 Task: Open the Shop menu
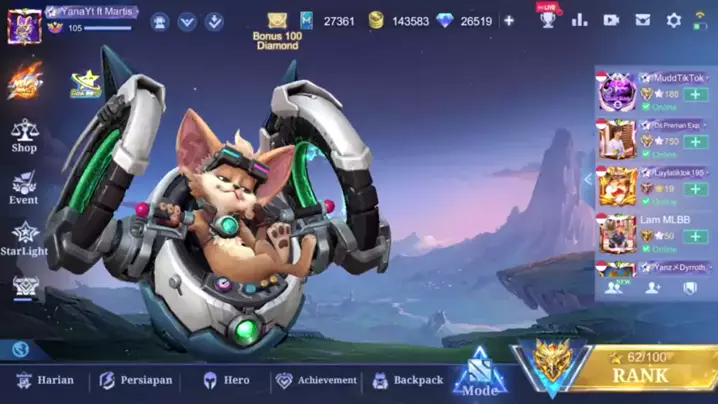tap(24, 136)
